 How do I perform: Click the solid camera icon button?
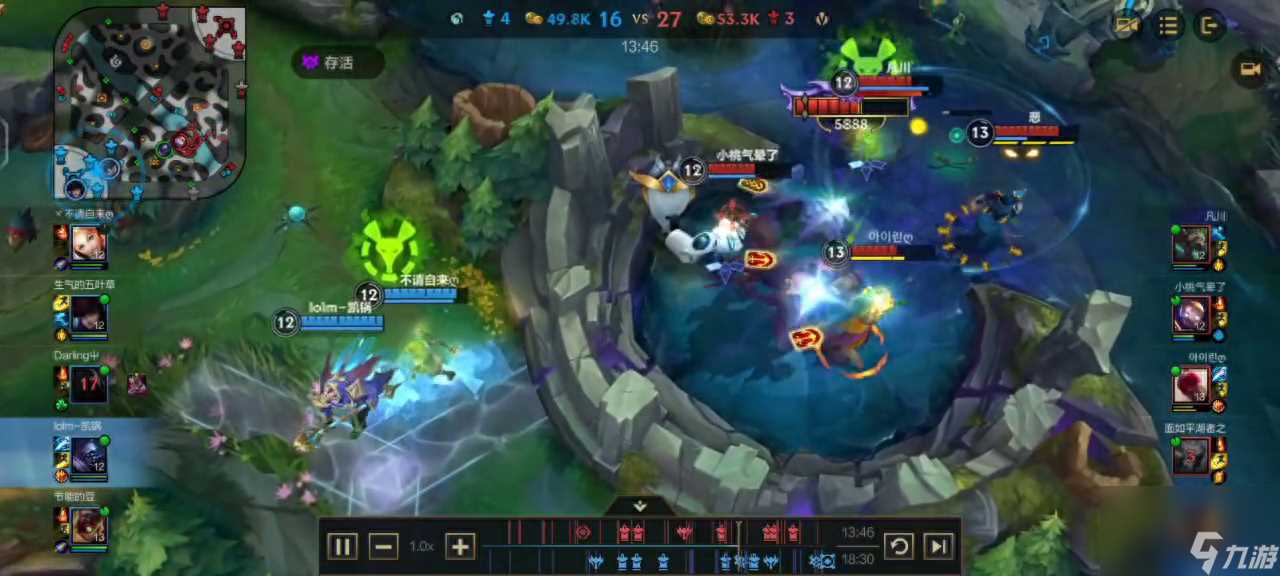point(1249,69)
